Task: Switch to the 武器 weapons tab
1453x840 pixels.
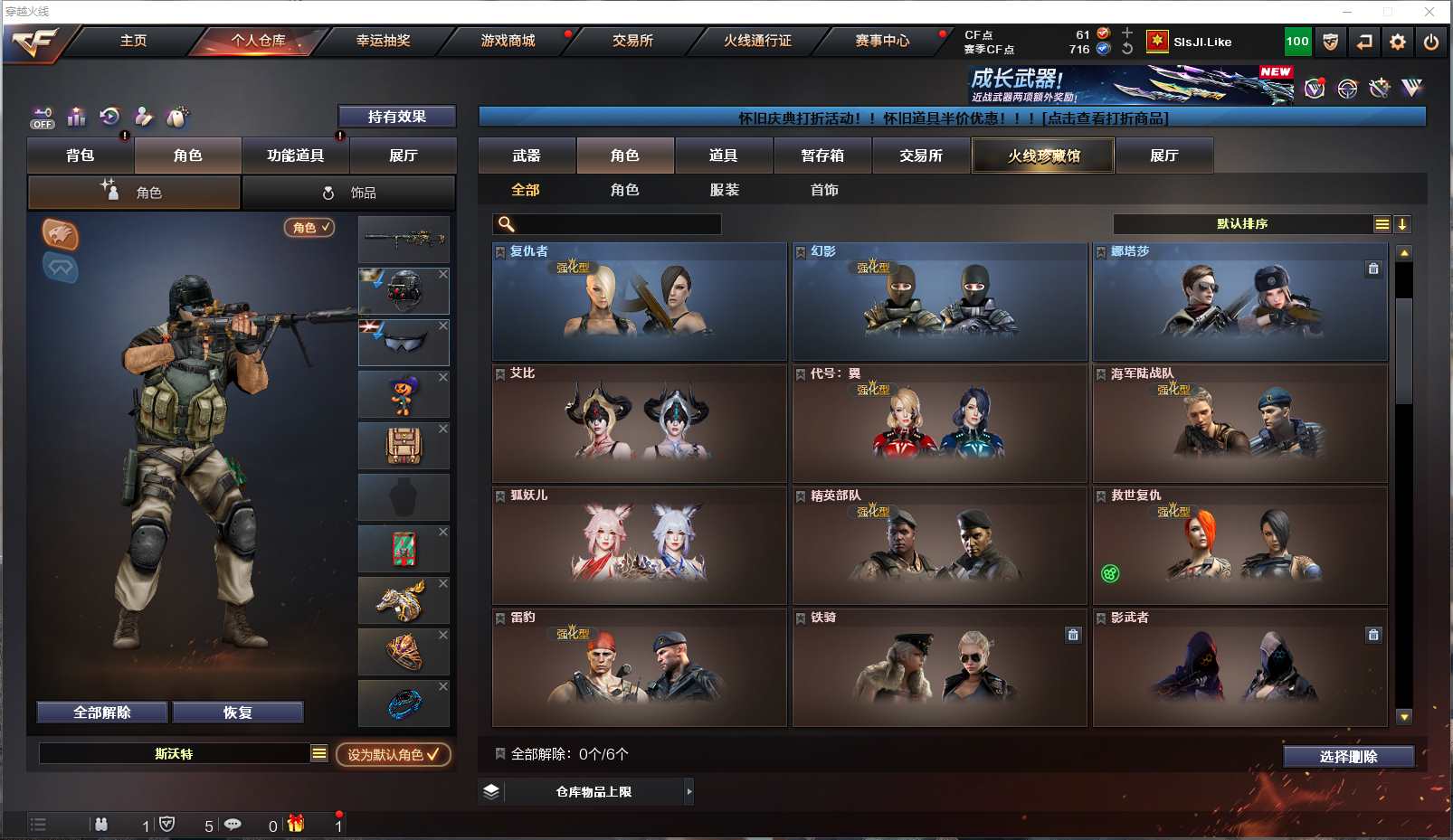Action: pyautogui.click(x=527, y=156)
